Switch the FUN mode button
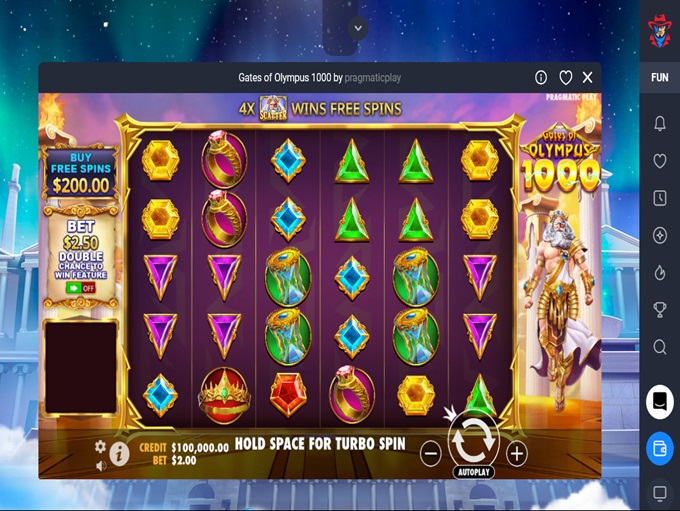This screenshot has width=680, height=511. (660, 77)
